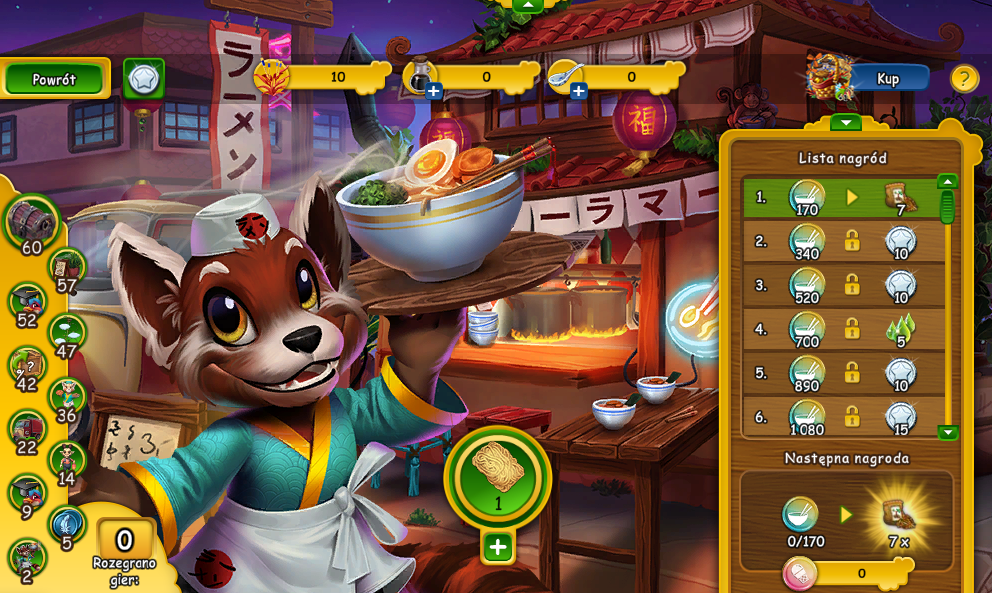The image size is (992, 593).
Task: Select the lily pad icon showing 47
Action: coord(68,335)
